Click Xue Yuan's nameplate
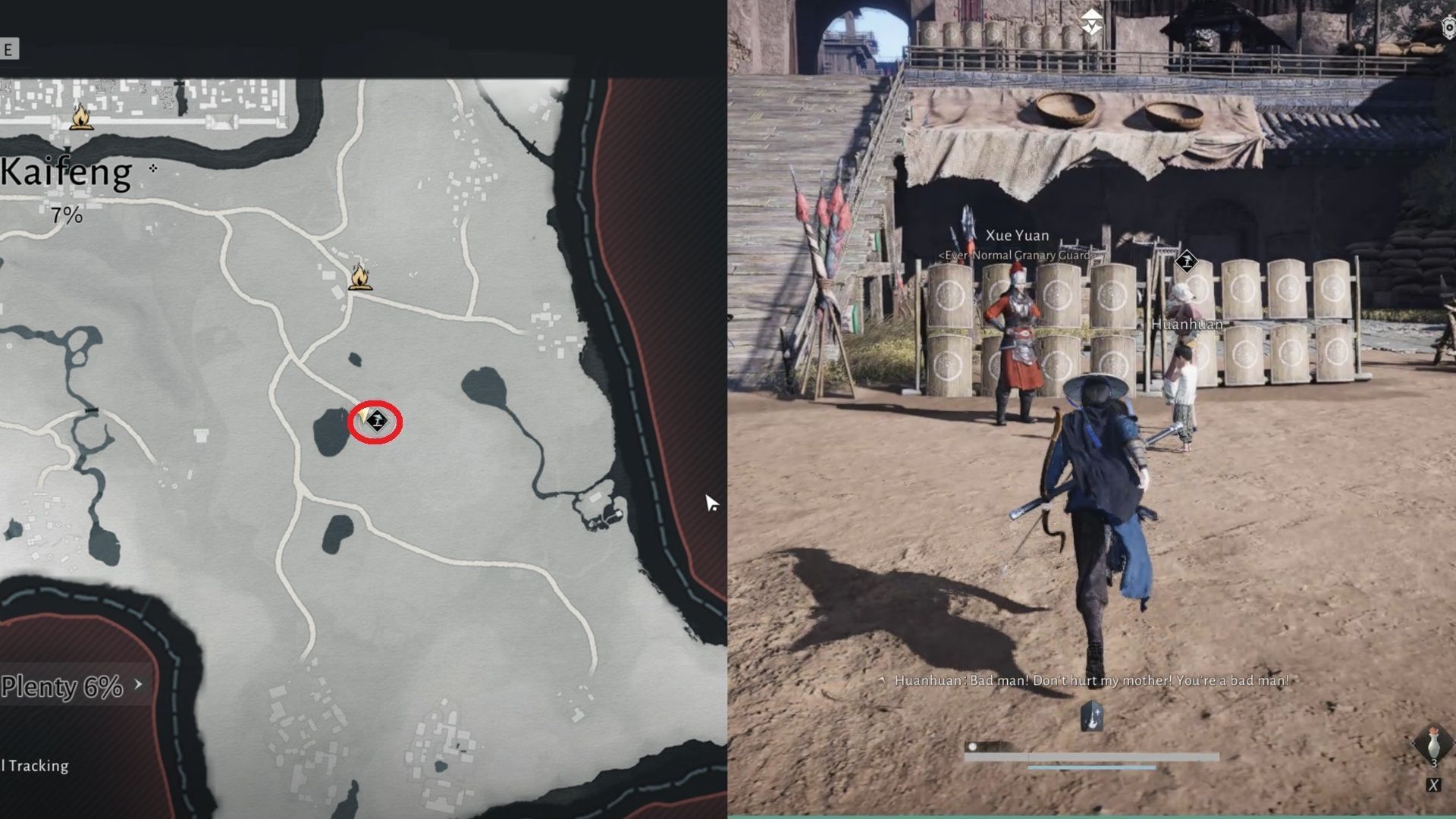The width and height of the screenshot is (1456, 819). point(1016,235)
